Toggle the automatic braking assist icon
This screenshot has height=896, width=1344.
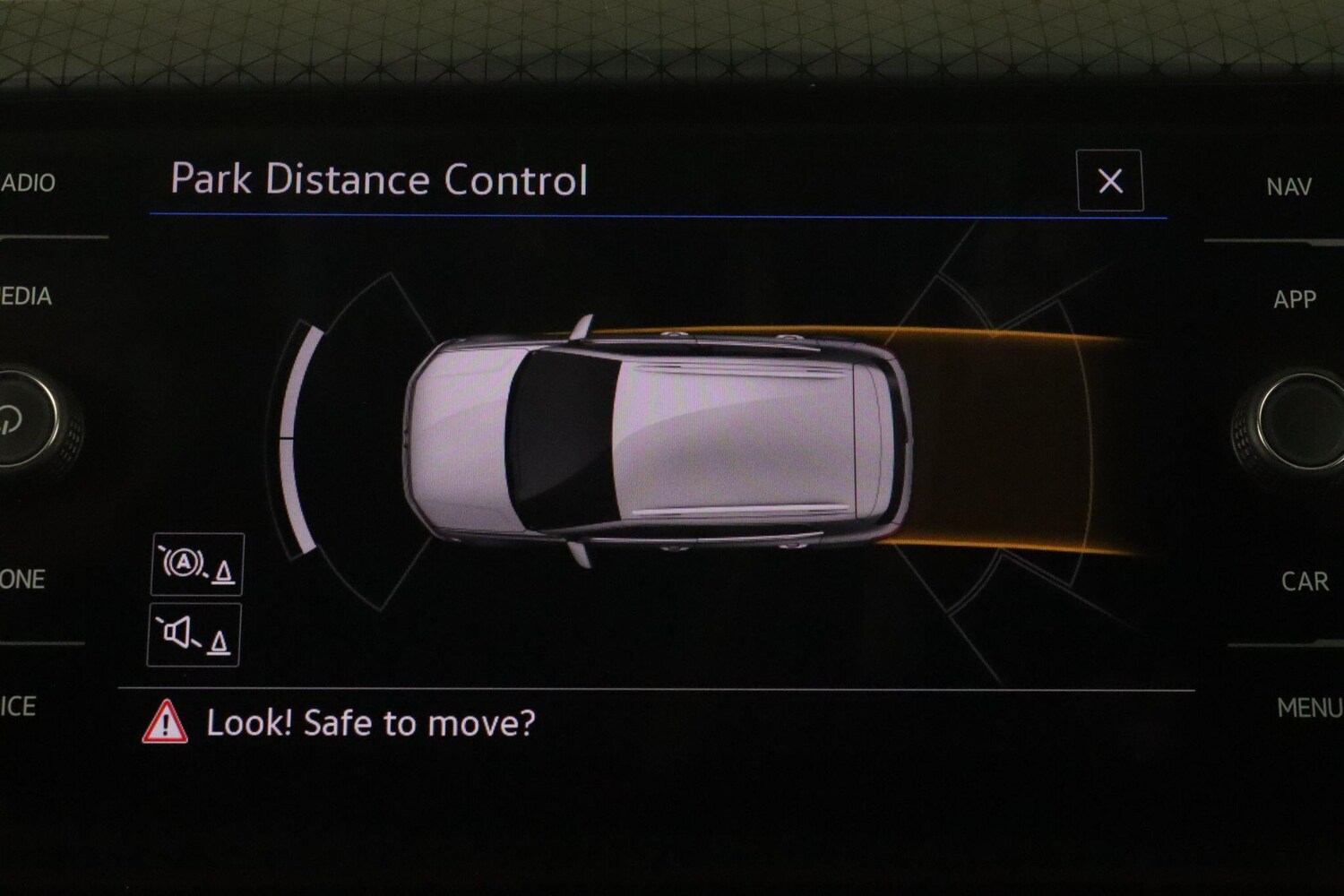click(197, 564)
